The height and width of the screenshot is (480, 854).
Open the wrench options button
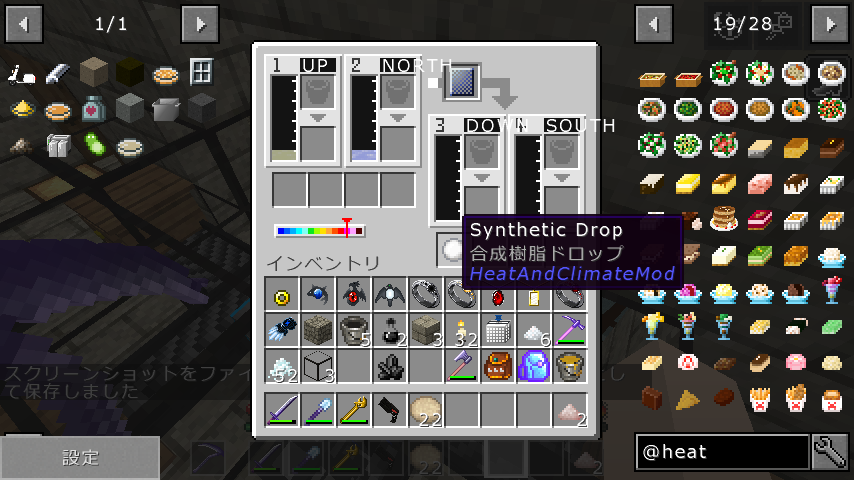830,452
